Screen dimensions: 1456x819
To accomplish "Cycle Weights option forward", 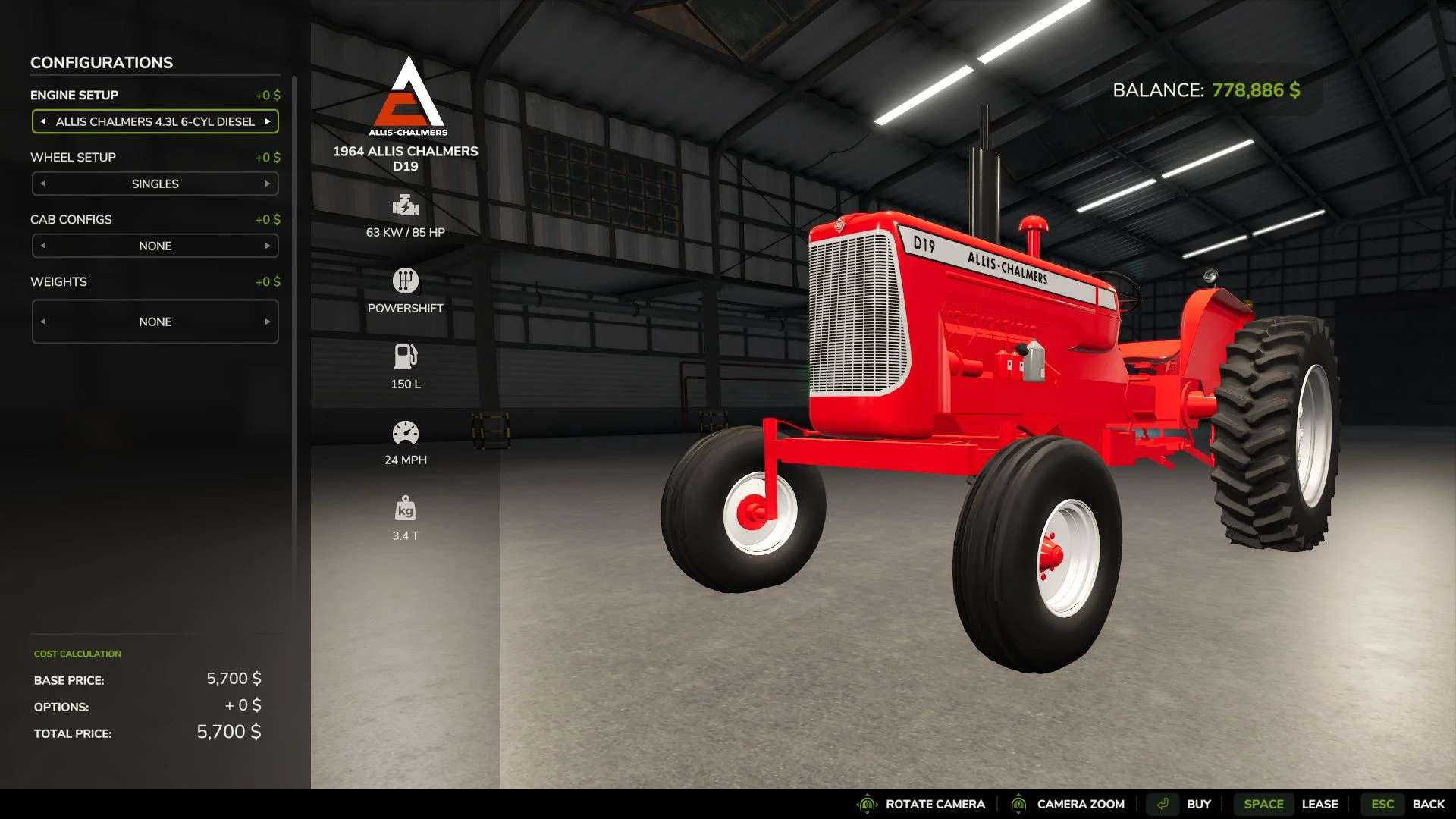I will pos(268,322).
